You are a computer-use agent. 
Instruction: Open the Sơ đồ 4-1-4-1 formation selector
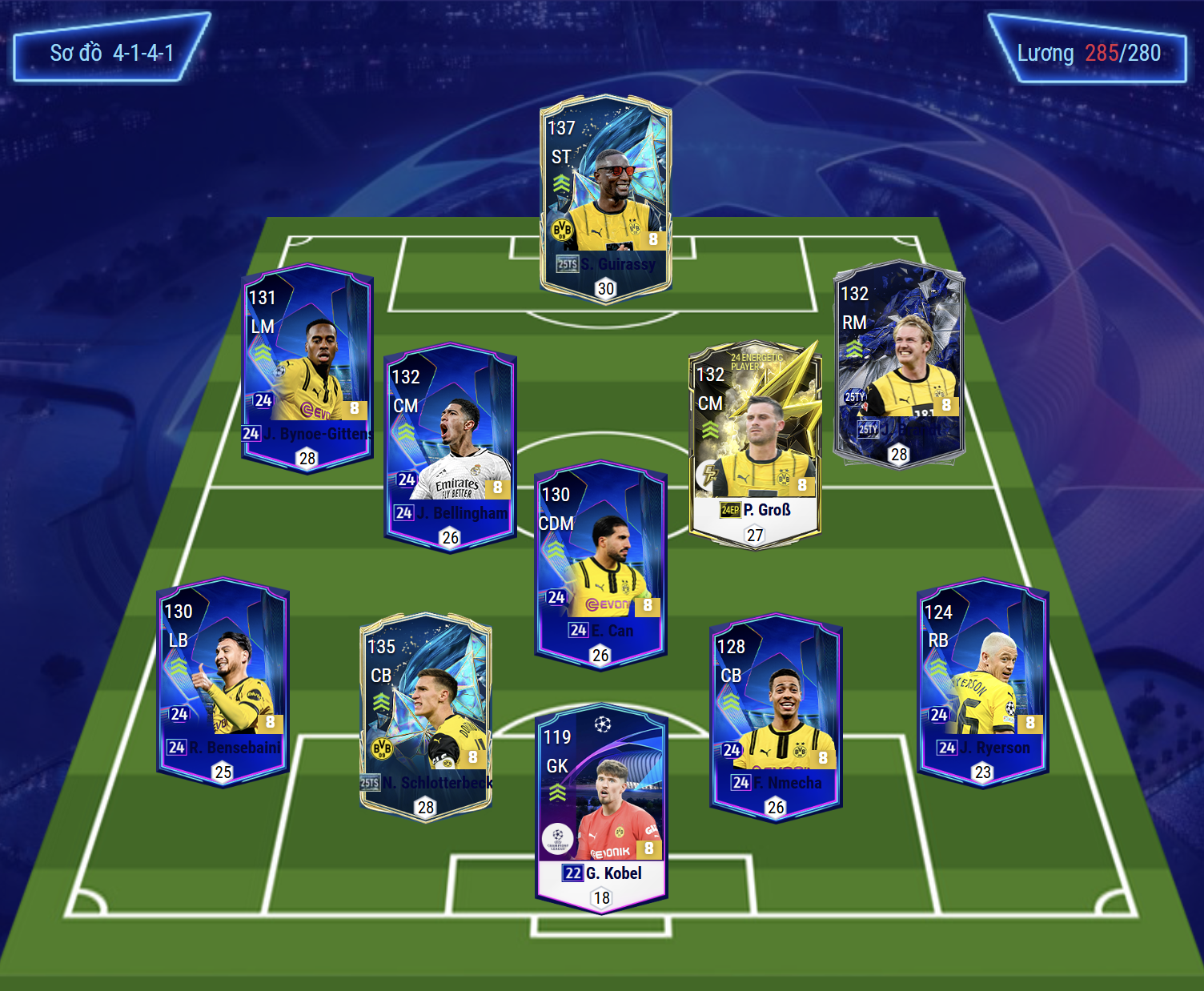point(111,53)
